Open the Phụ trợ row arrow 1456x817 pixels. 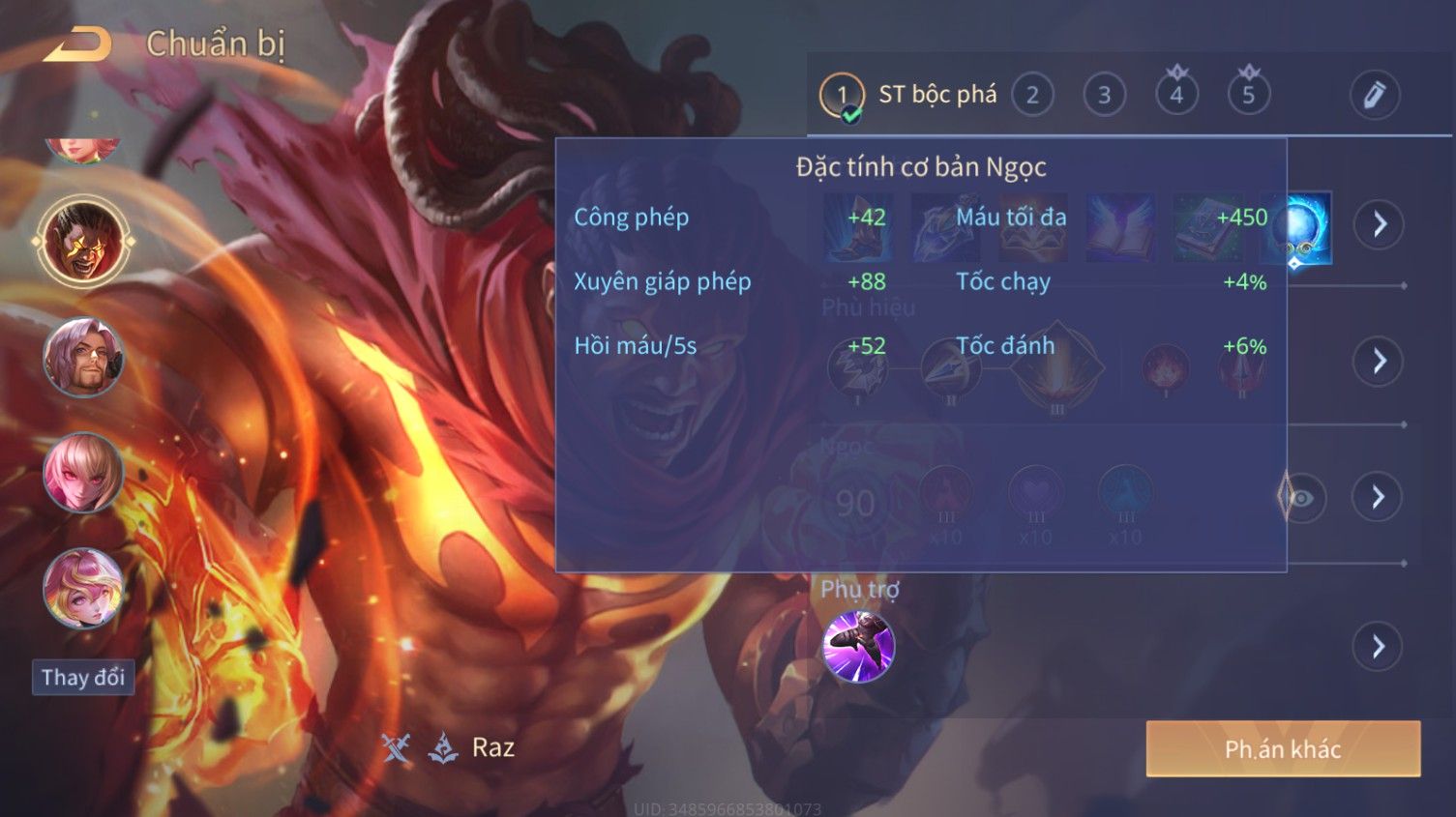pyautogui.click(x=1379, y=646)
